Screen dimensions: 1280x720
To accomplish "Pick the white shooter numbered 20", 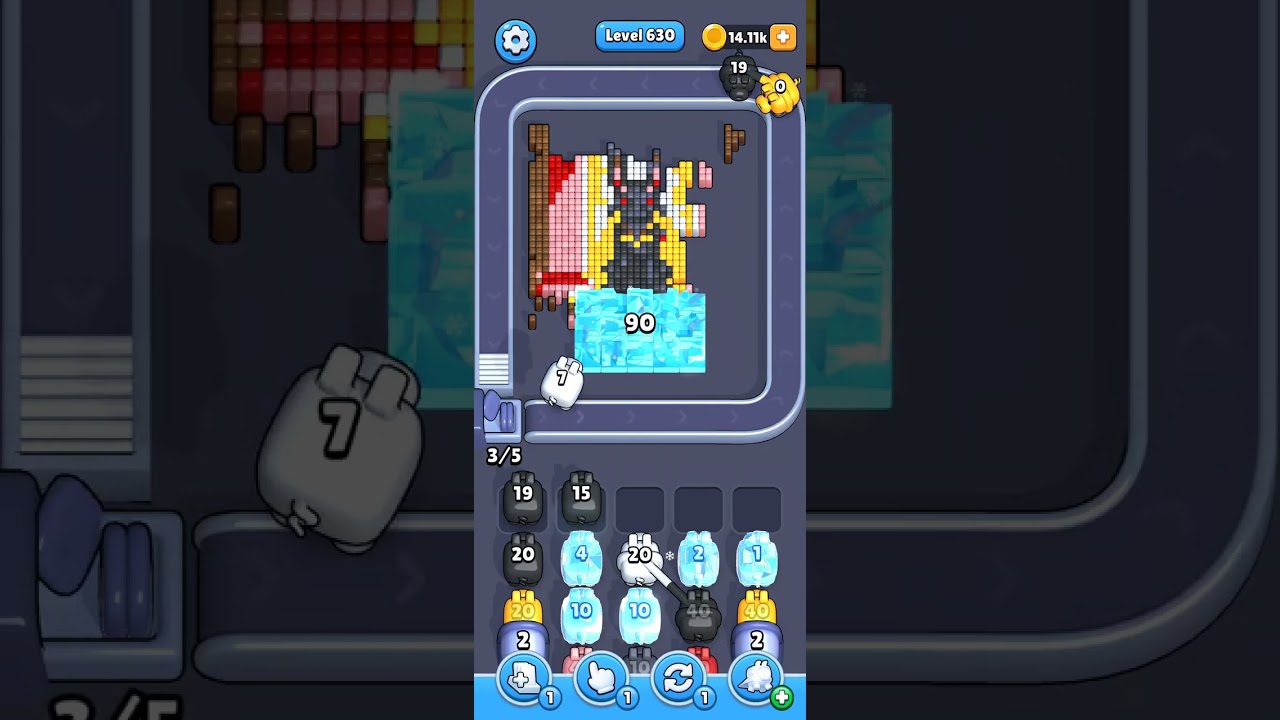I will (639, 561).
